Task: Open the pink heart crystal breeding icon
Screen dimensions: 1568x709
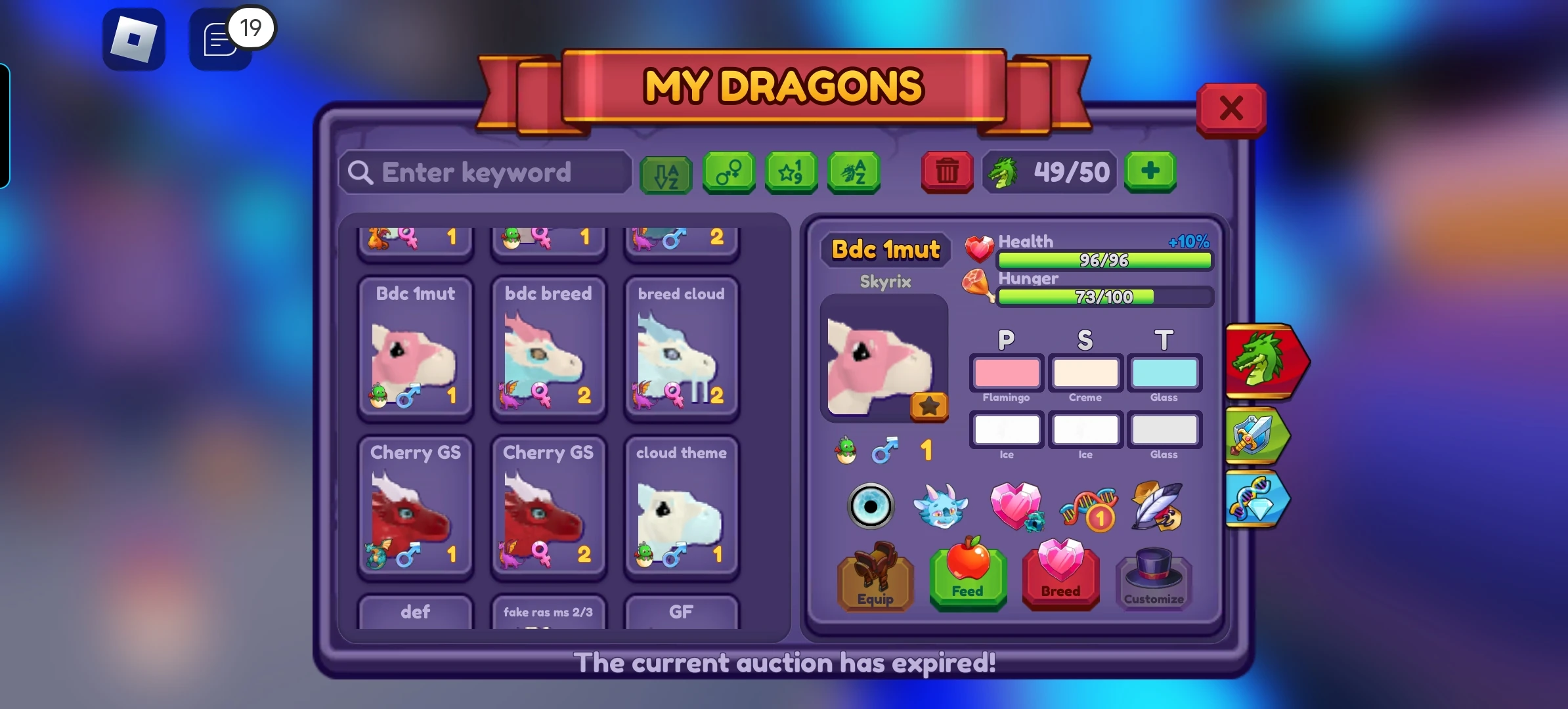Action: pyautogui.click(x=1016, y=506)
